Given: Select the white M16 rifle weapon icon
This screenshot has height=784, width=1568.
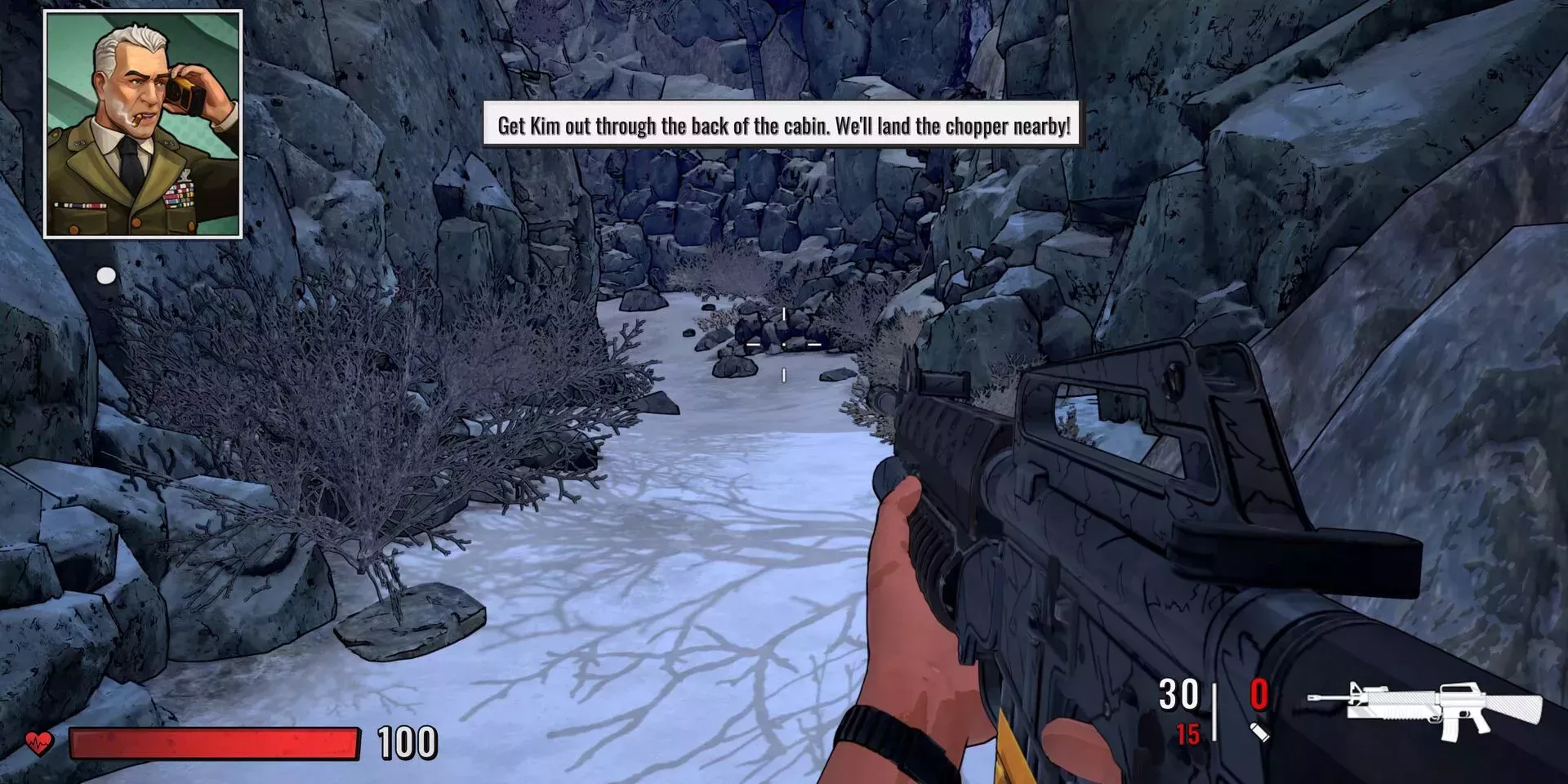Looking at the screenshot, I should pyautogui.click(x=1425, y=707).
